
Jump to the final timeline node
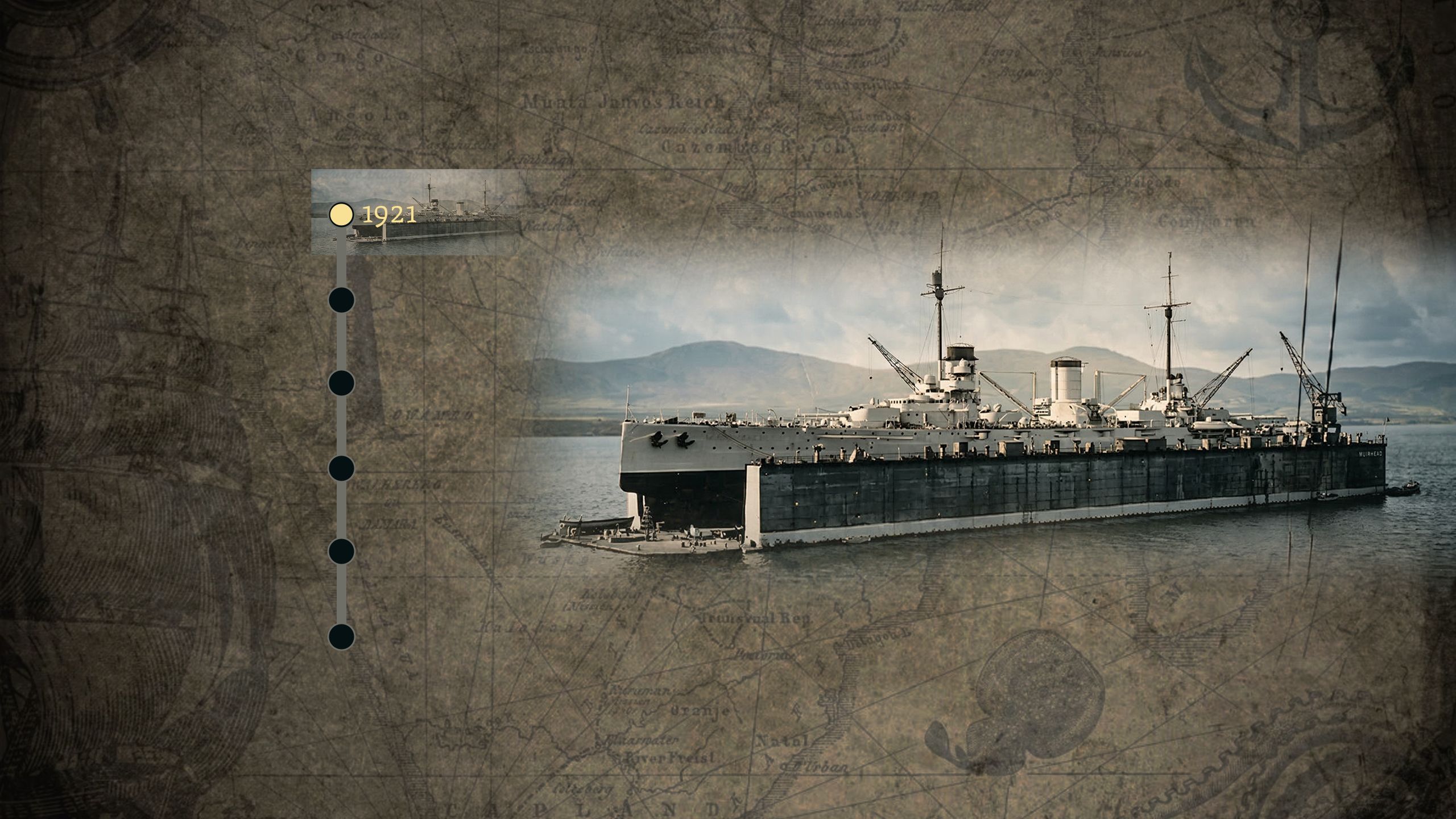coord(341,636)
